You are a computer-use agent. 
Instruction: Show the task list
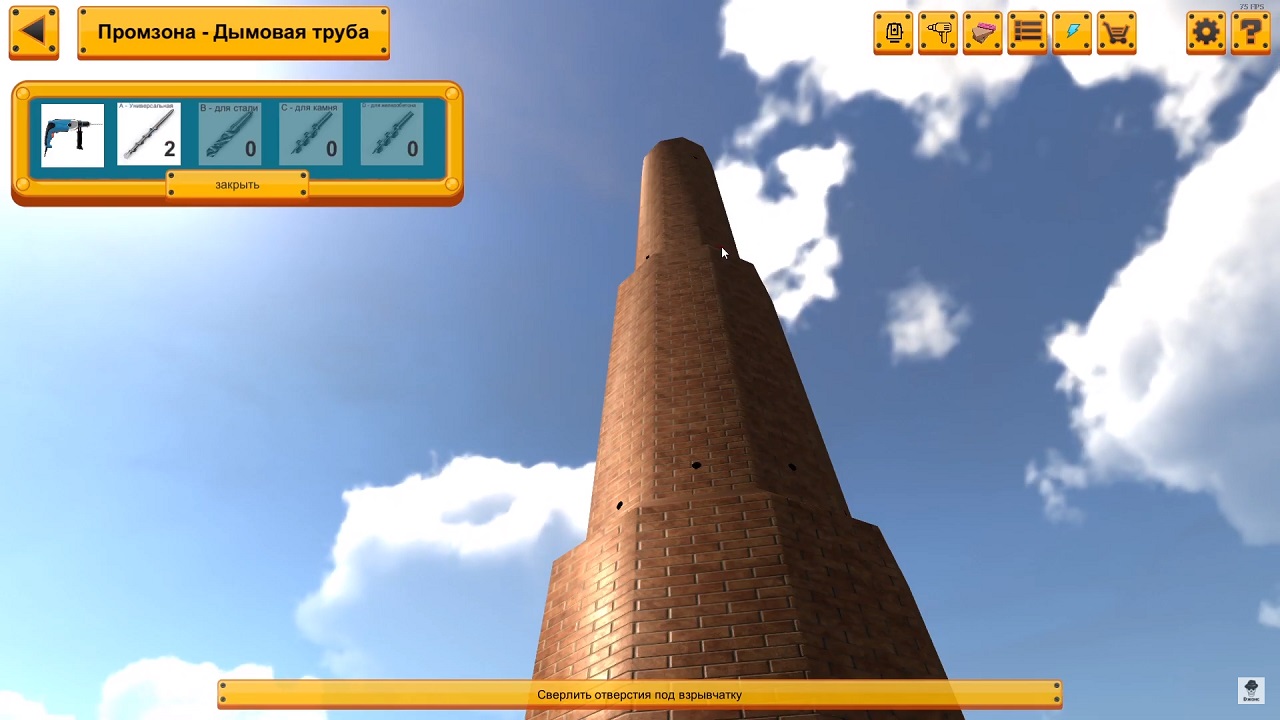point(1027,33)
